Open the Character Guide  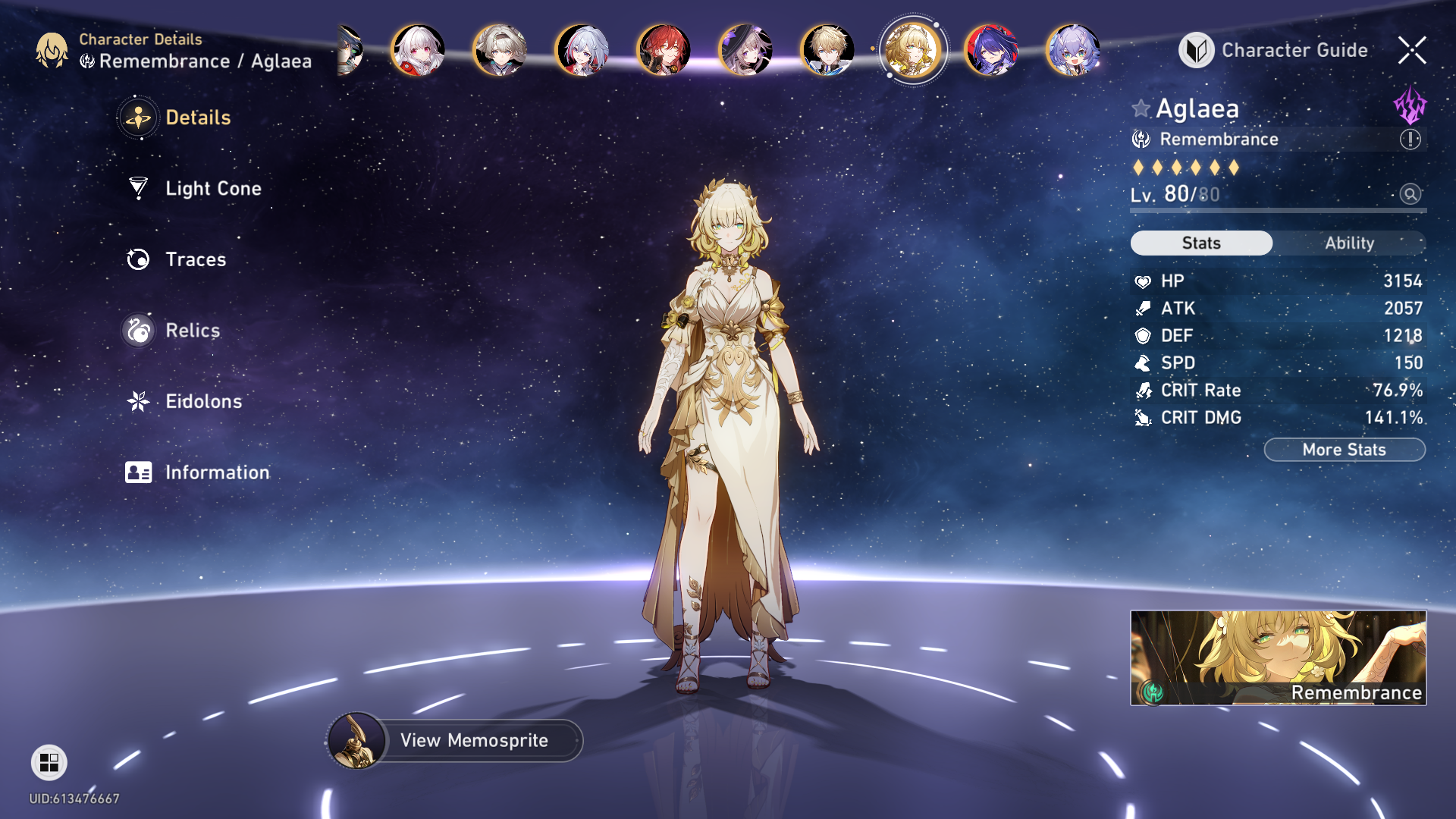(1274, 50)
